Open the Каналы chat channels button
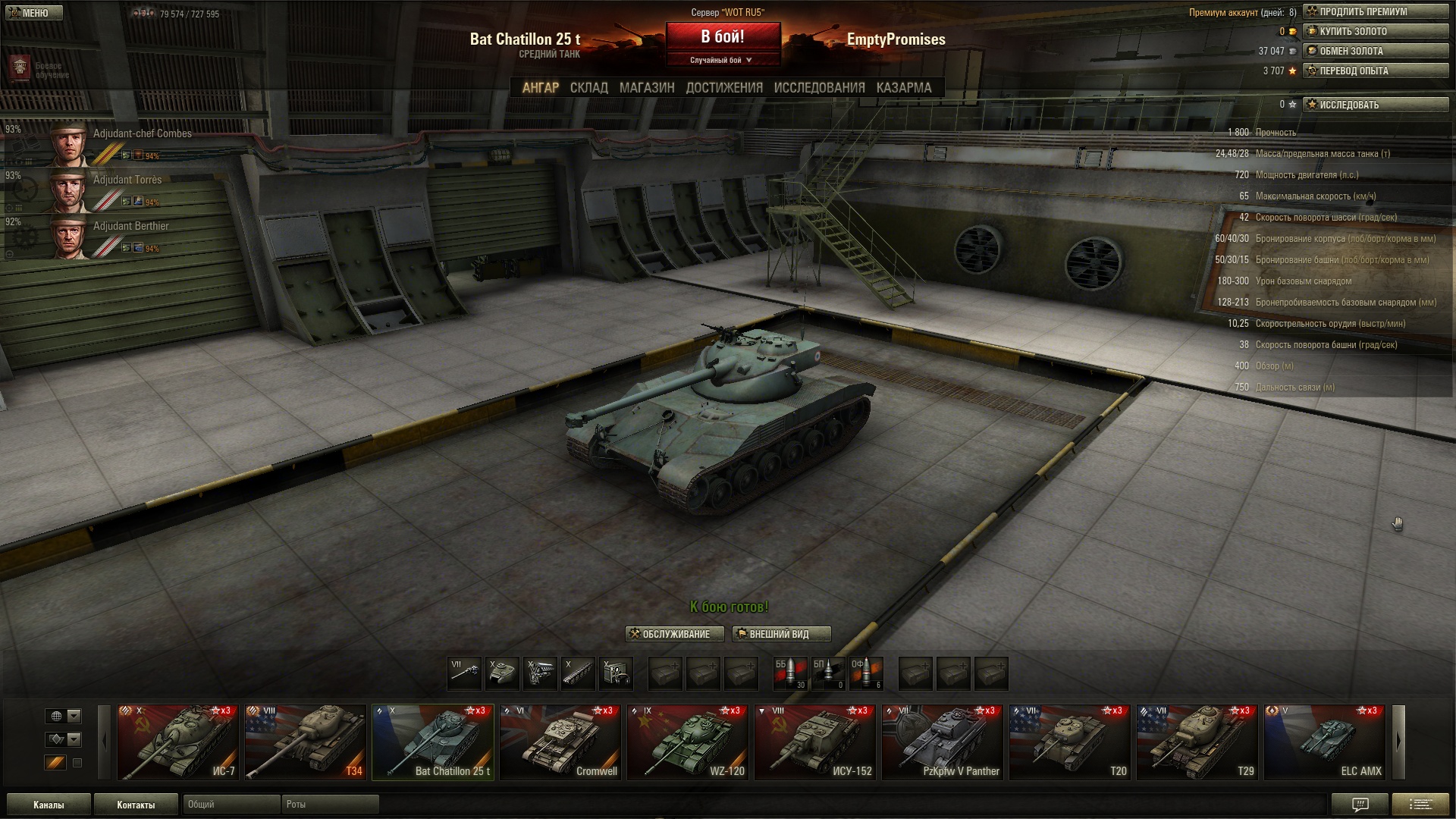 (x=49, y=805)
